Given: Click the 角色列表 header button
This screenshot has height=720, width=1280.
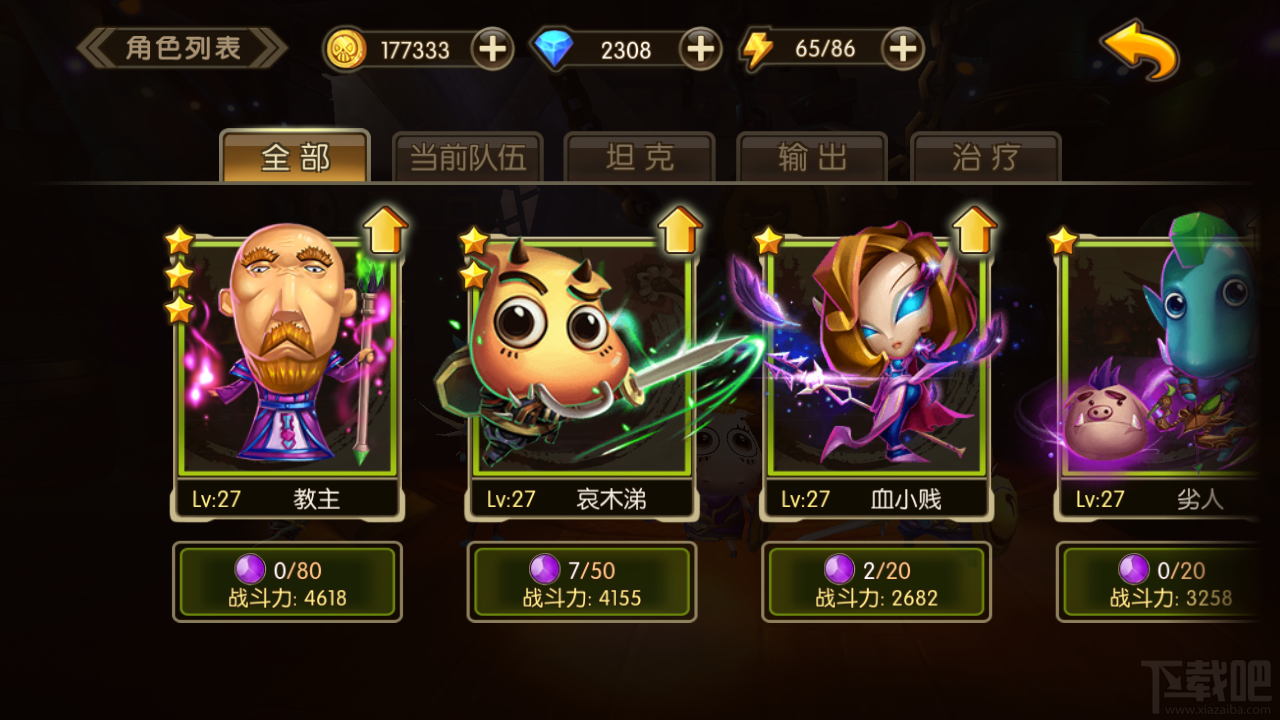Looking at the screenshot, I should 182,47.
